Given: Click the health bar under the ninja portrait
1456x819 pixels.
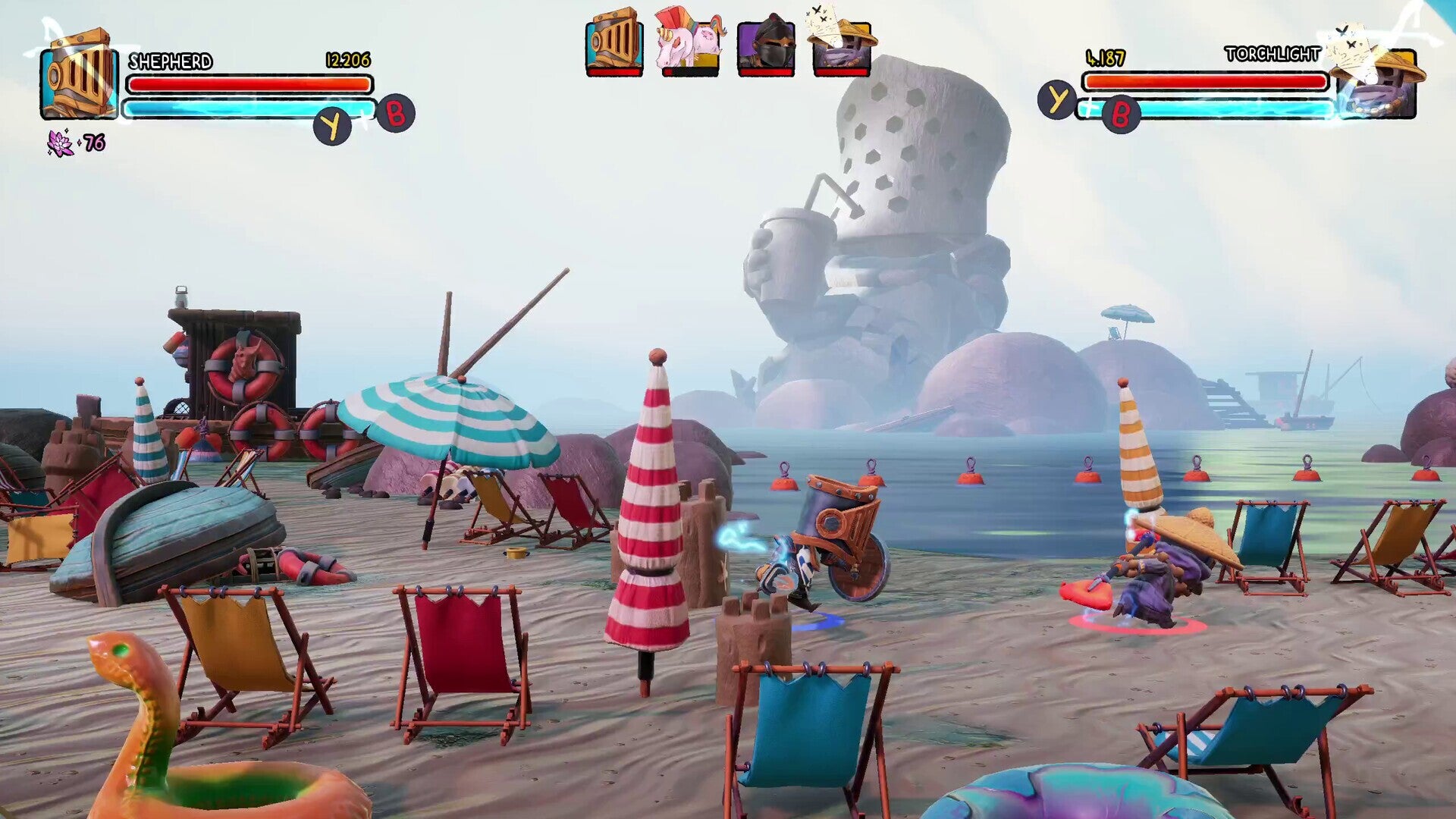Looking at the screenshot, I should [x=766, y=74].
